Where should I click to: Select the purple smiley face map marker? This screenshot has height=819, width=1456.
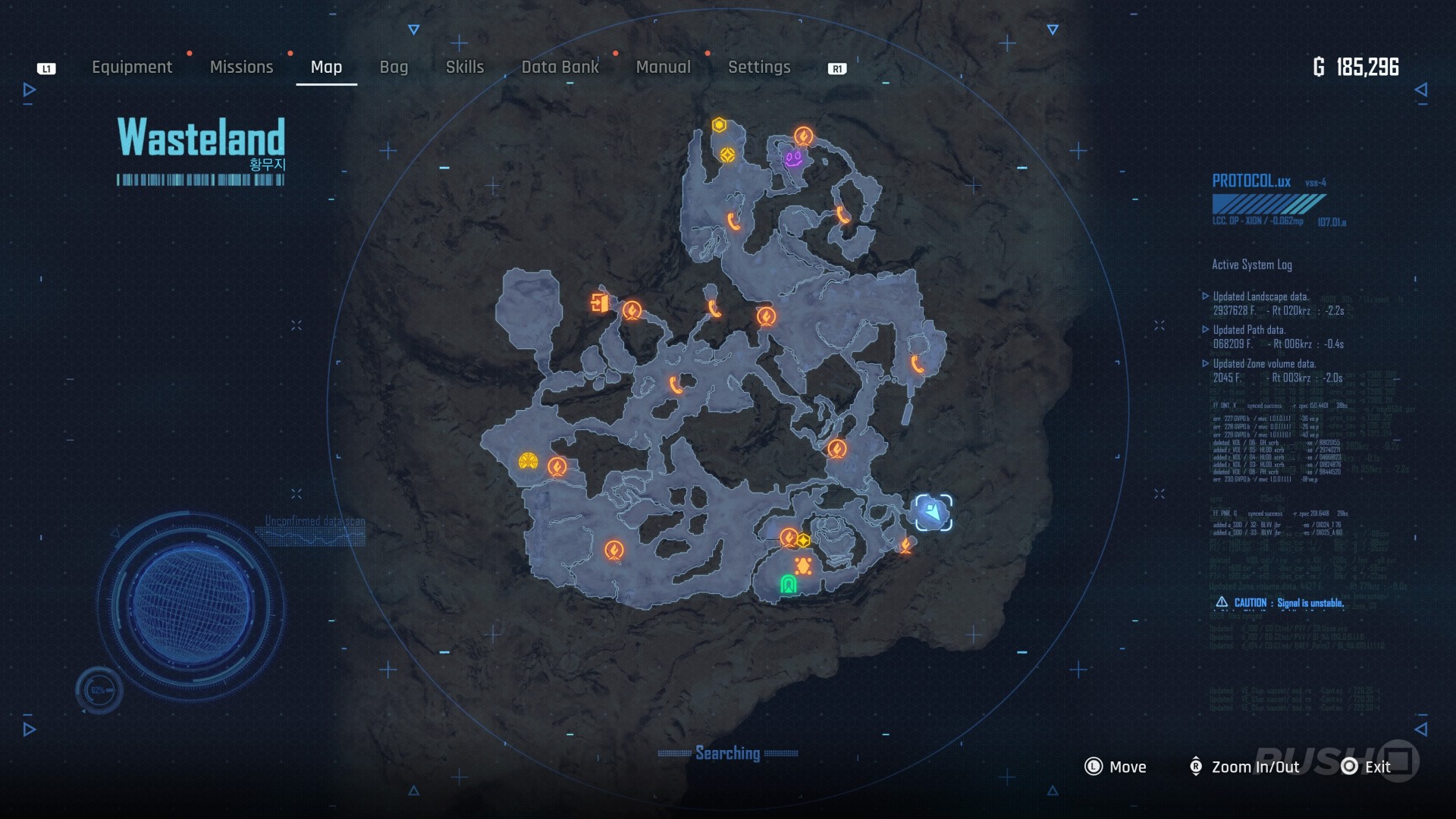[x=793, y=158]
